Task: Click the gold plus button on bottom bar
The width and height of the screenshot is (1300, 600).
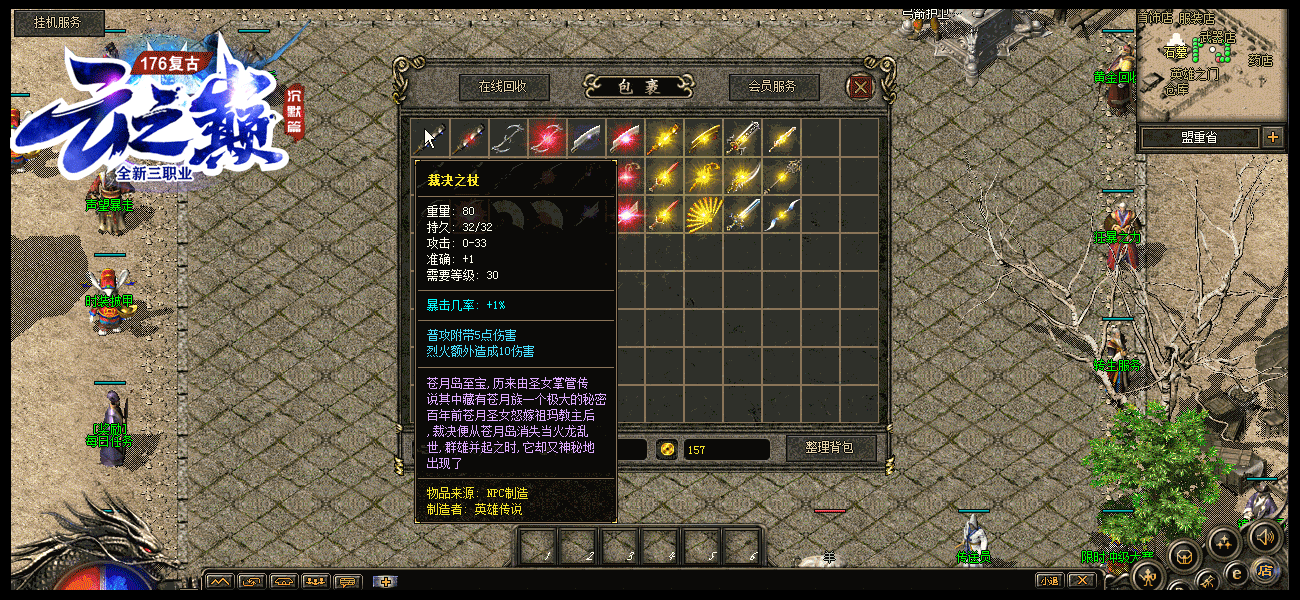Action: point(385,582)
